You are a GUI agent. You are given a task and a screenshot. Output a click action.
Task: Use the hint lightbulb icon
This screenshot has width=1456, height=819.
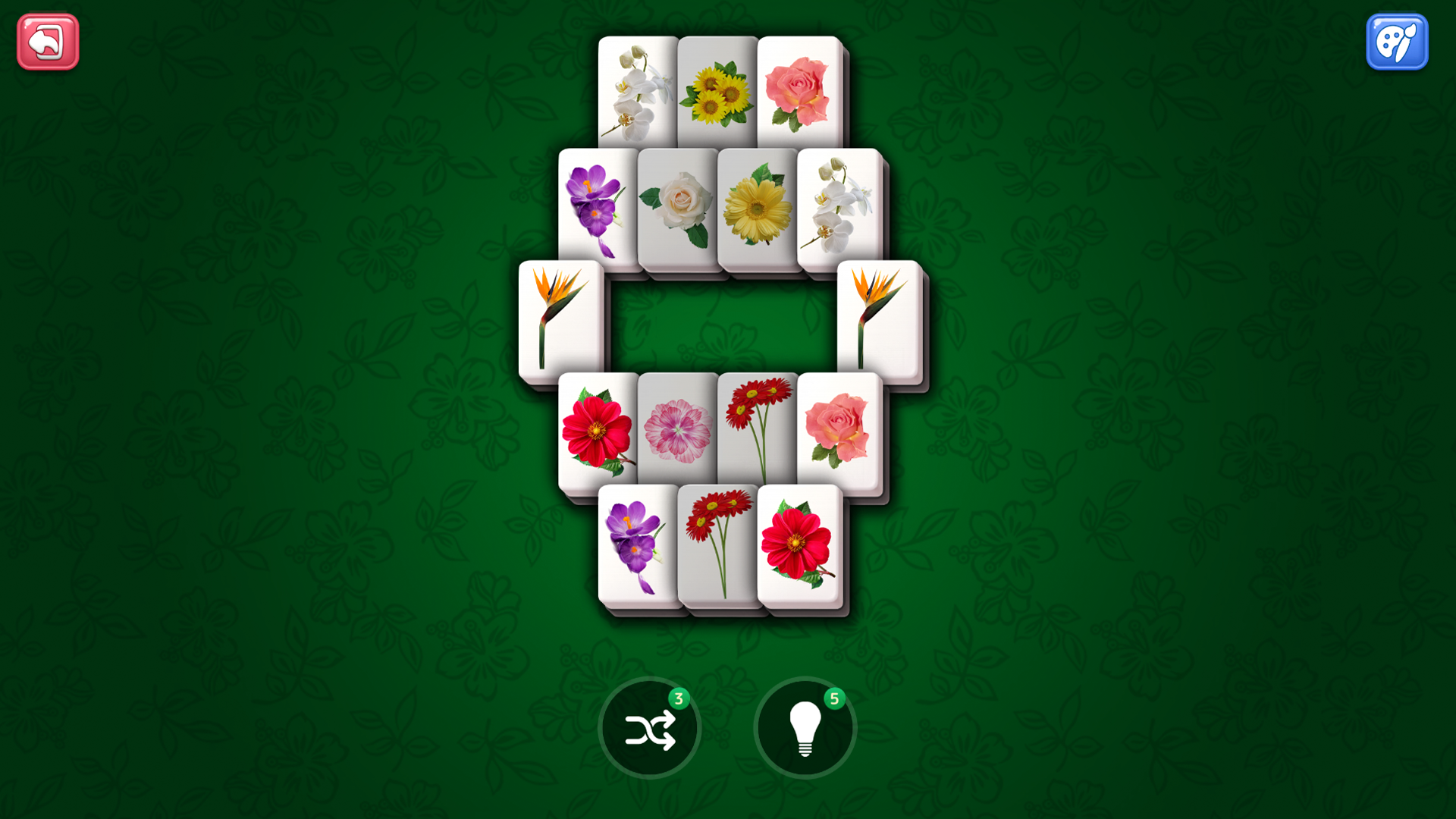coord(805,726)
